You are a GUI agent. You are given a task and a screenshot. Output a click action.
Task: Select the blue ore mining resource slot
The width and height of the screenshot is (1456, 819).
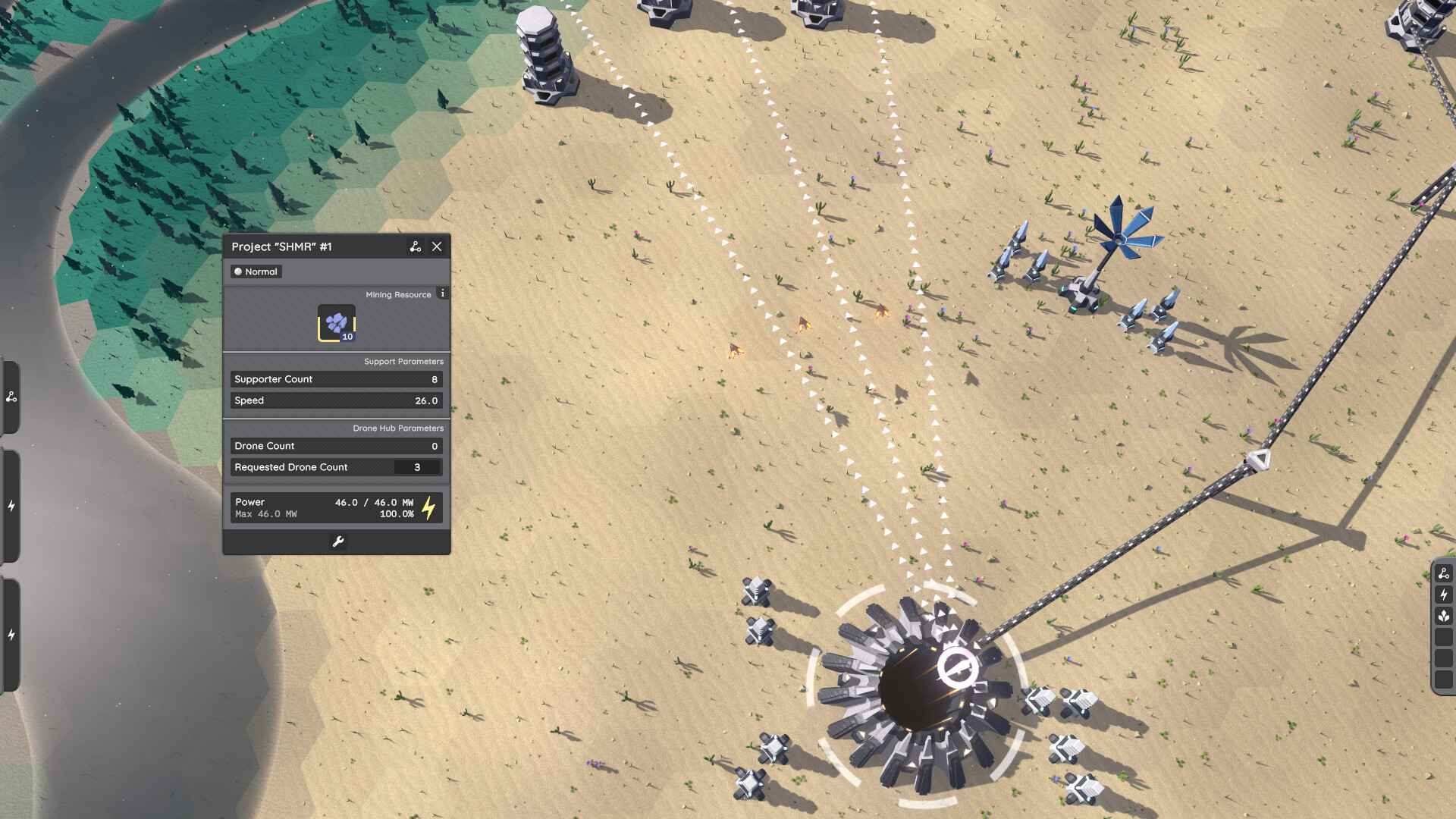coord(337,324)
